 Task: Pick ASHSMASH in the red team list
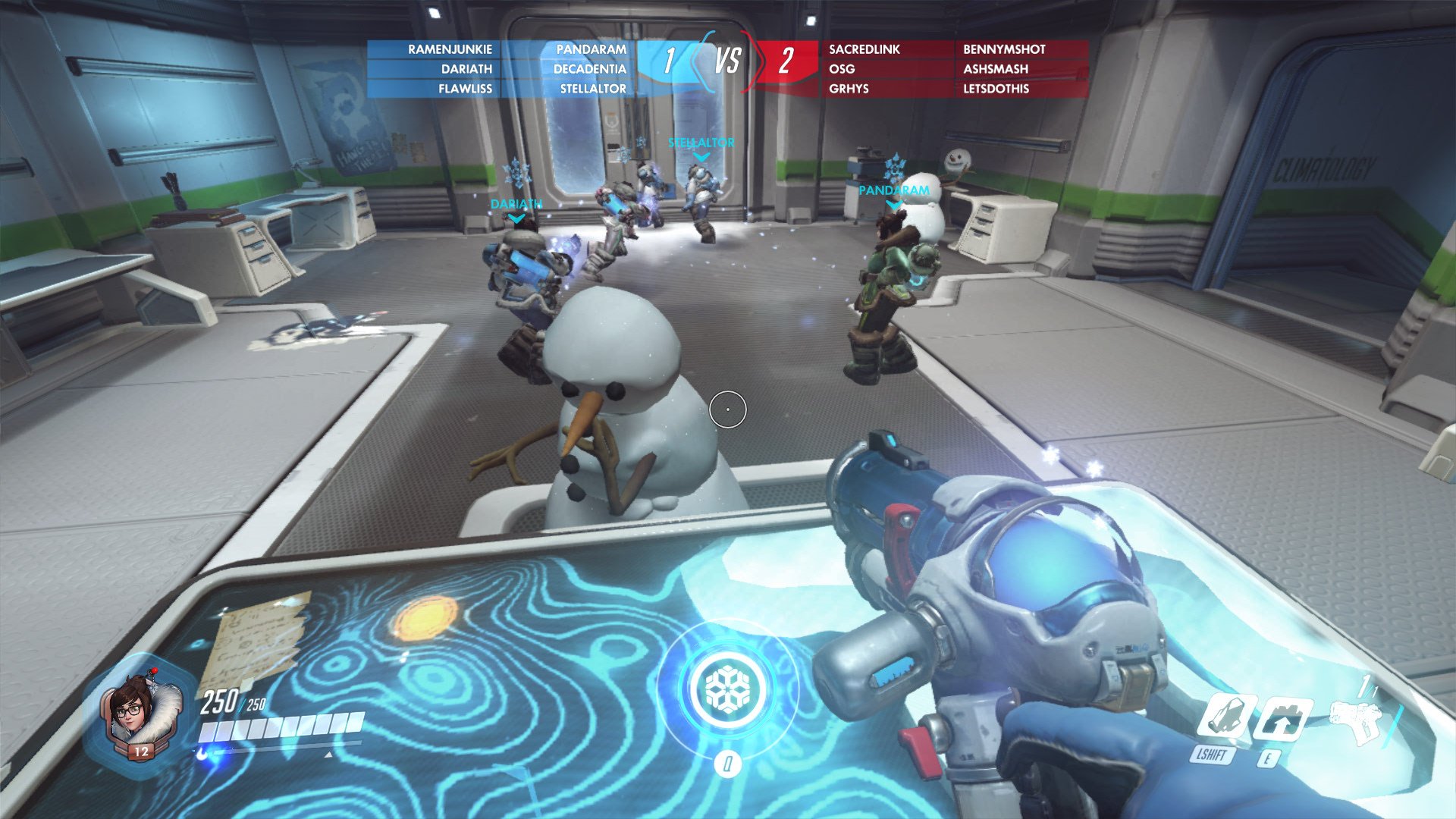tap(996, 69)
